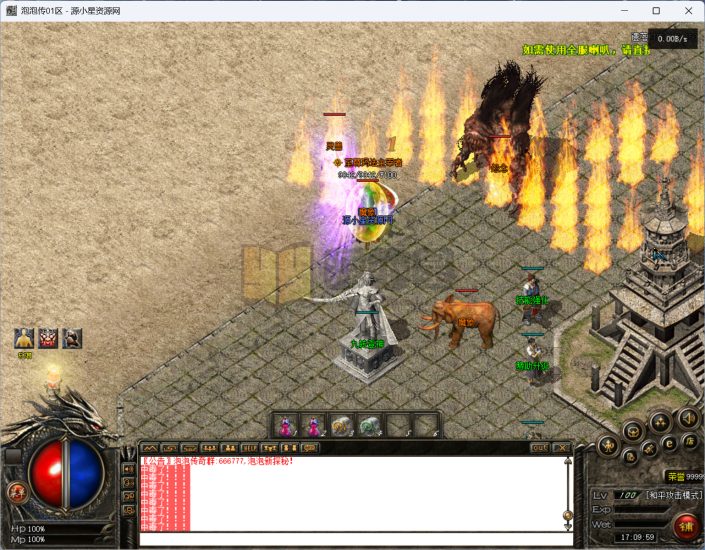Select the first pink potion hotbar slot
The height and width of the screenshot is (550, 705).
286,425
